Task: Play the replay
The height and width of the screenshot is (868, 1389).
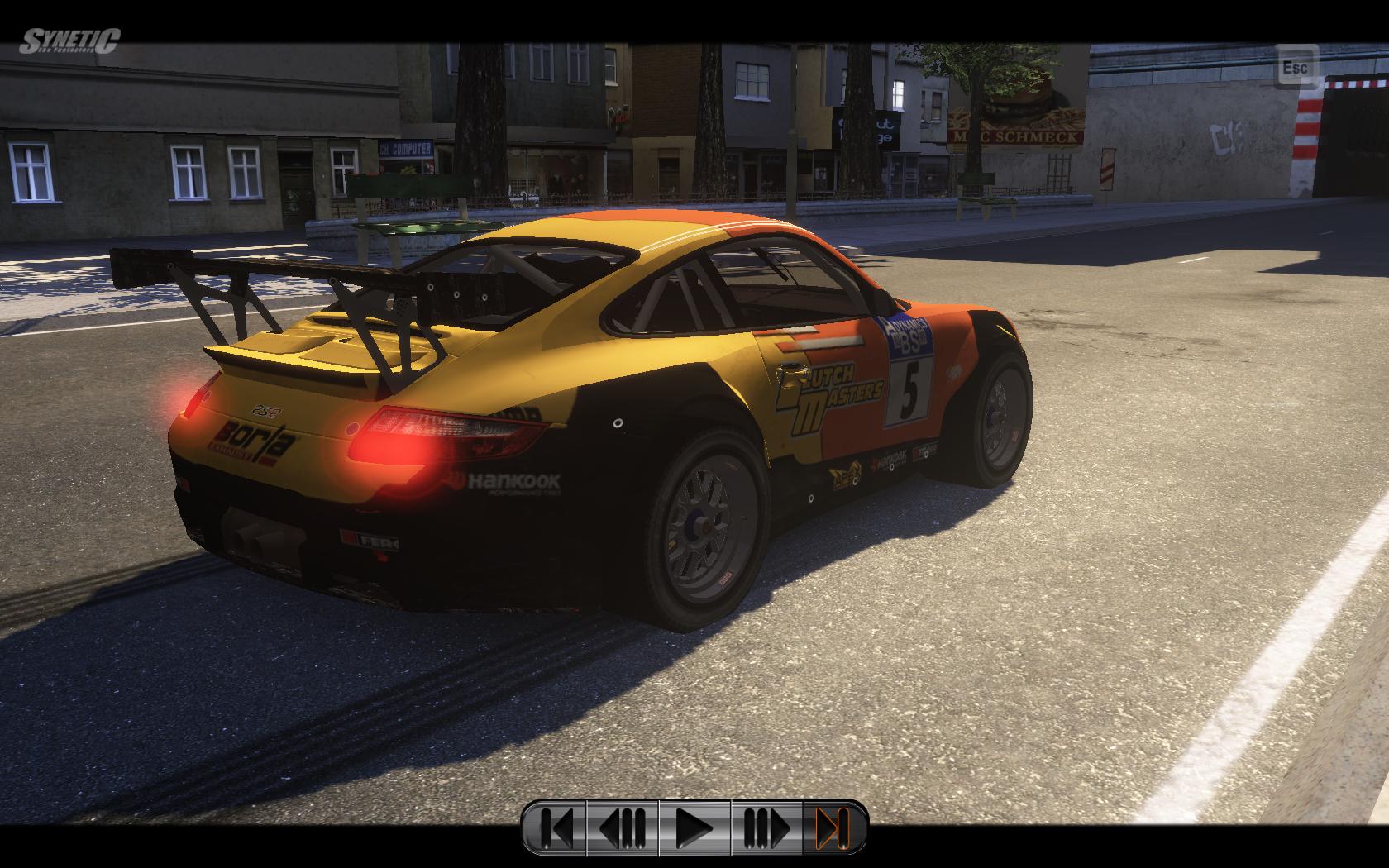Action: pyautogui.click(x=694, y=827)
